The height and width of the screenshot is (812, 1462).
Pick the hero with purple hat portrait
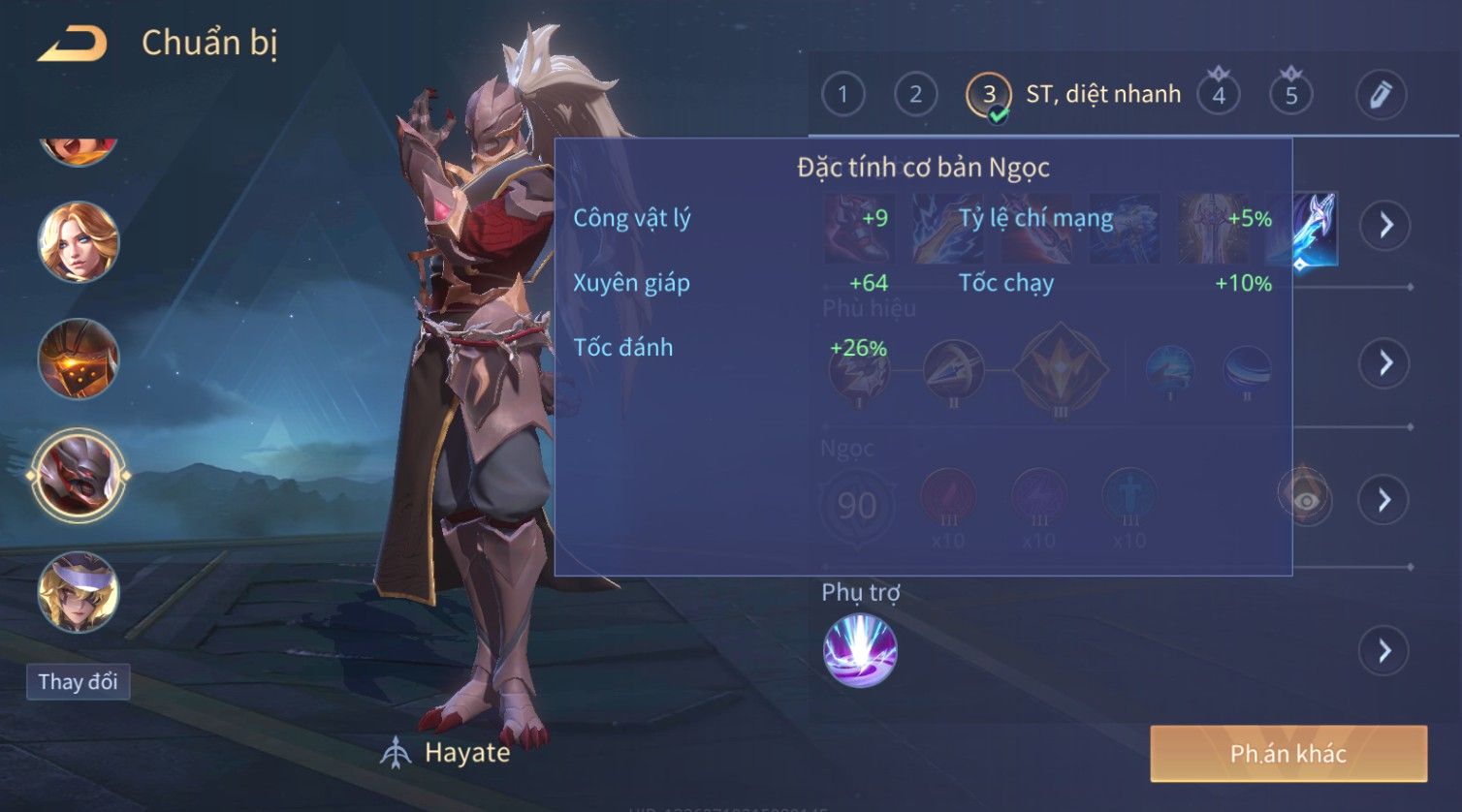click(79, 592)
